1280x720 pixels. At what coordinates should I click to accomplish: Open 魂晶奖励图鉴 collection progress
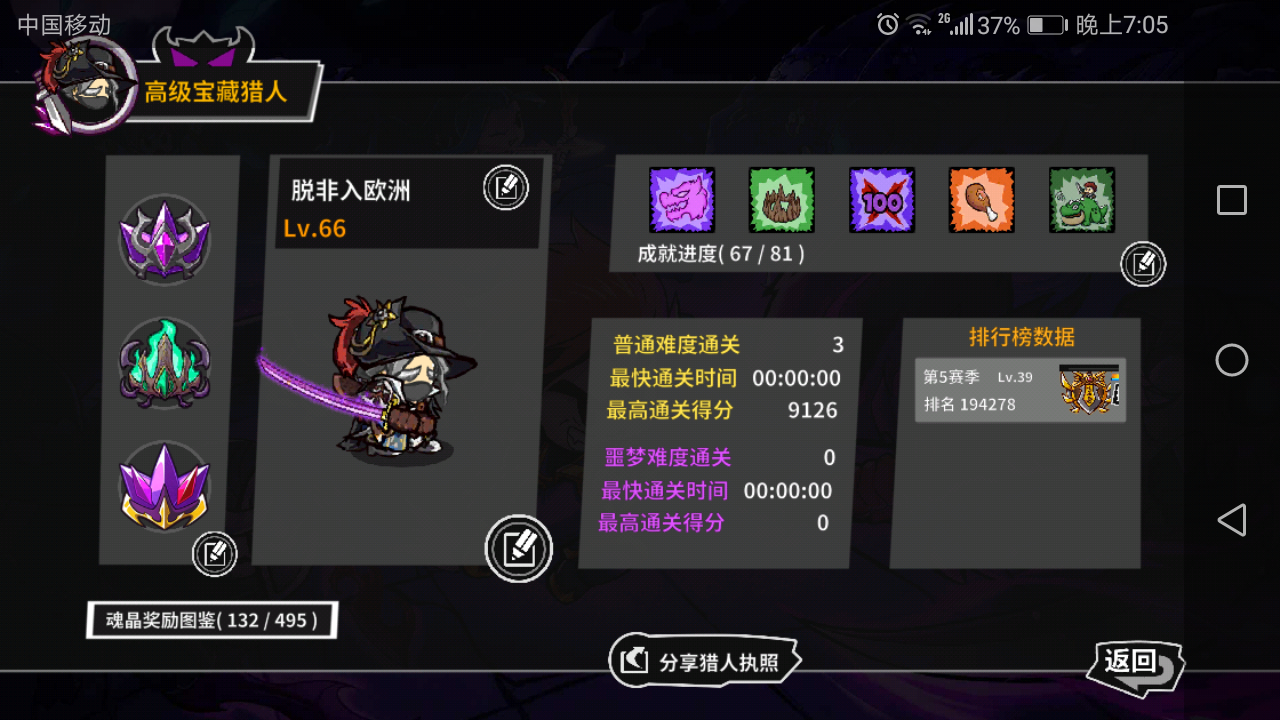coord(210,620)
